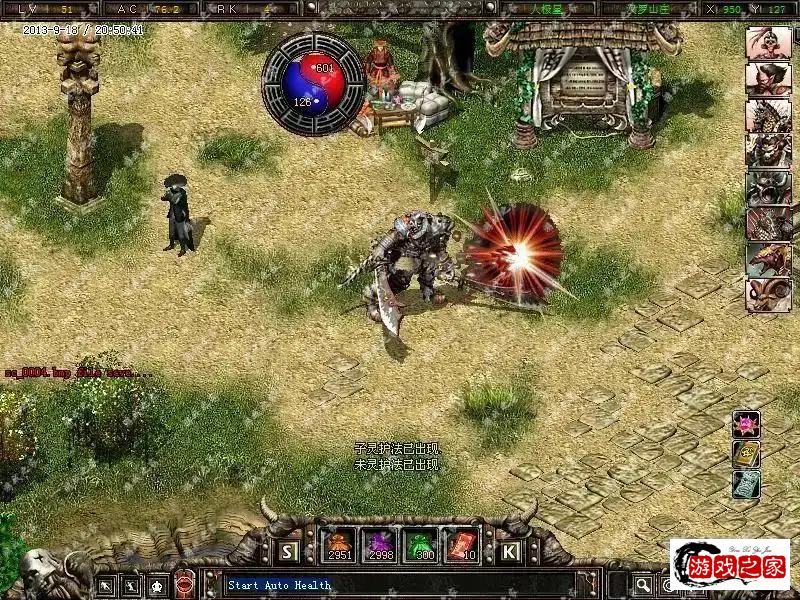Select the orange beaked dragon portrait

767,259
